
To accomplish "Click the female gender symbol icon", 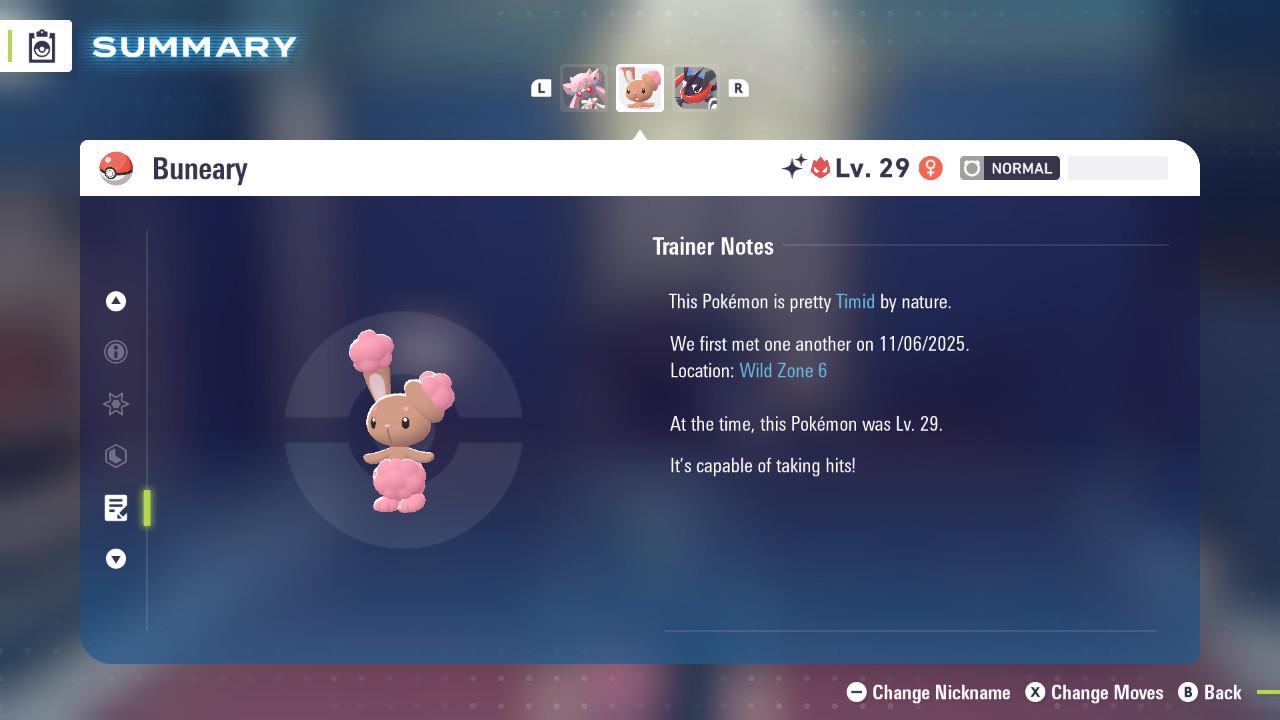I will click(930, 168).
